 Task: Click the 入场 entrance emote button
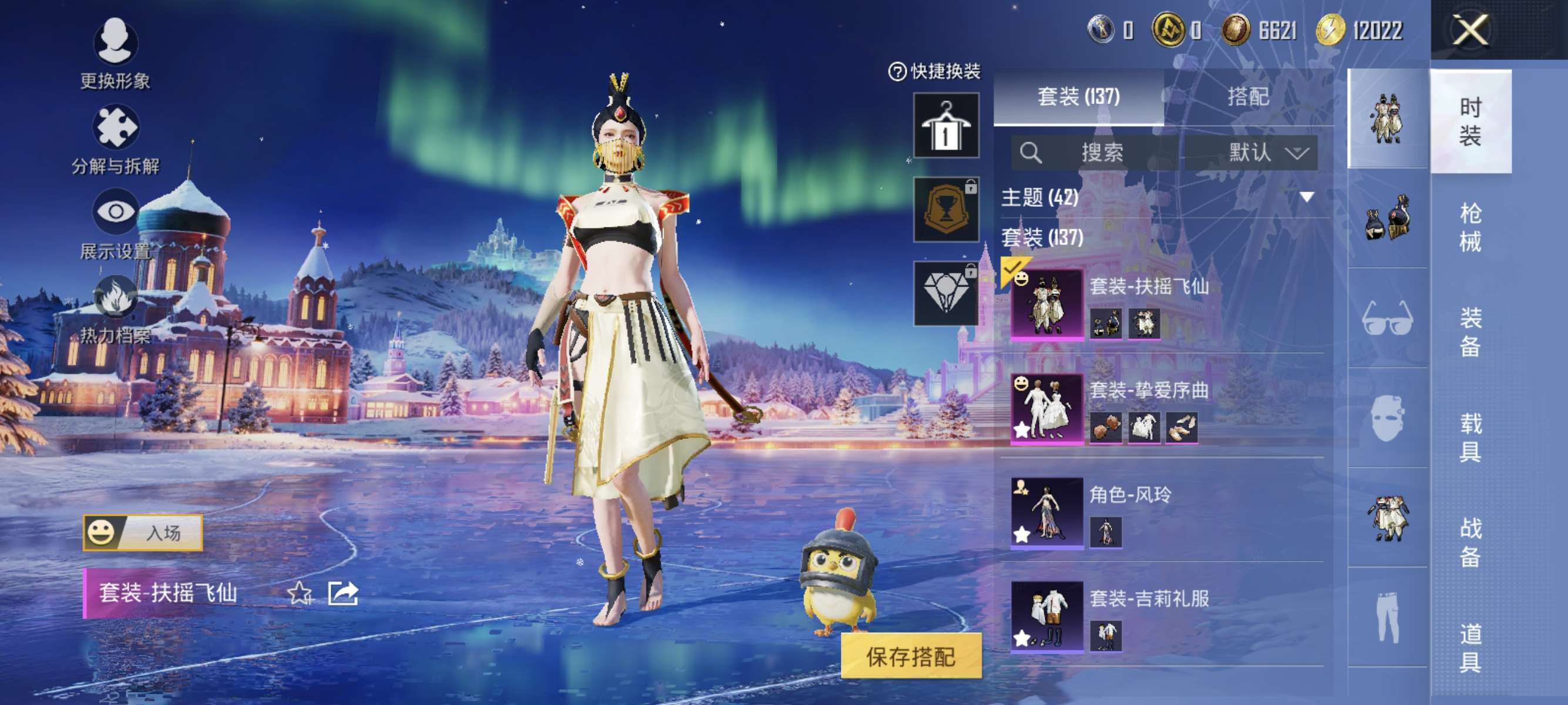(143, 533)
